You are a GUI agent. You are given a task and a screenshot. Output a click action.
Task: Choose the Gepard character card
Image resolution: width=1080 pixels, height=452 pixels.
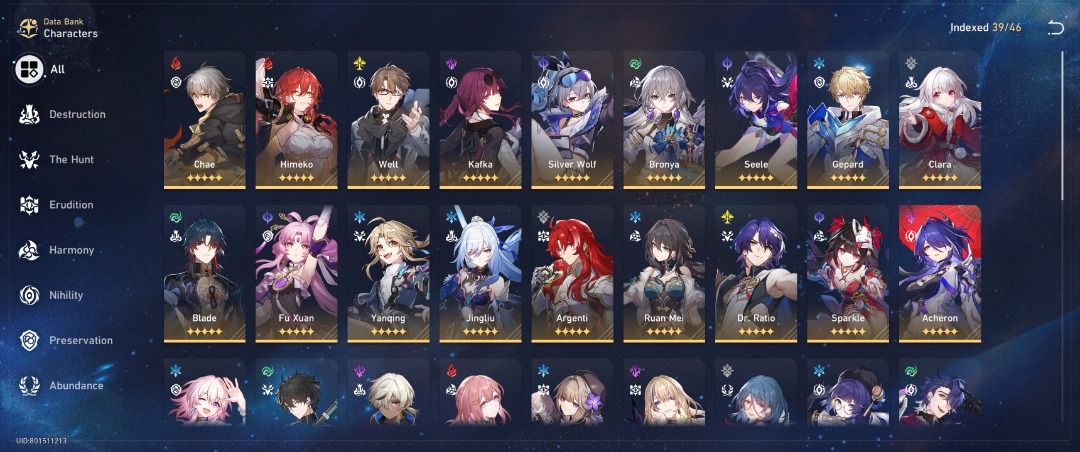[x=848, y=120]
